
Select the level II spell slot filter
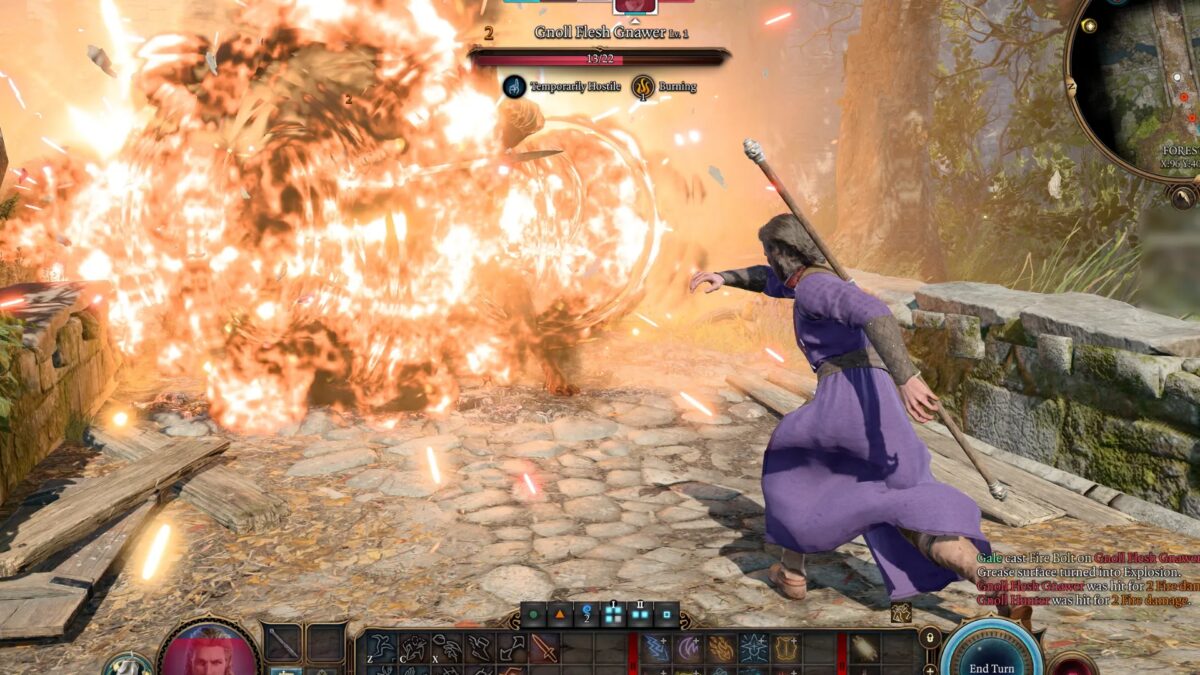tap(639, 615)
